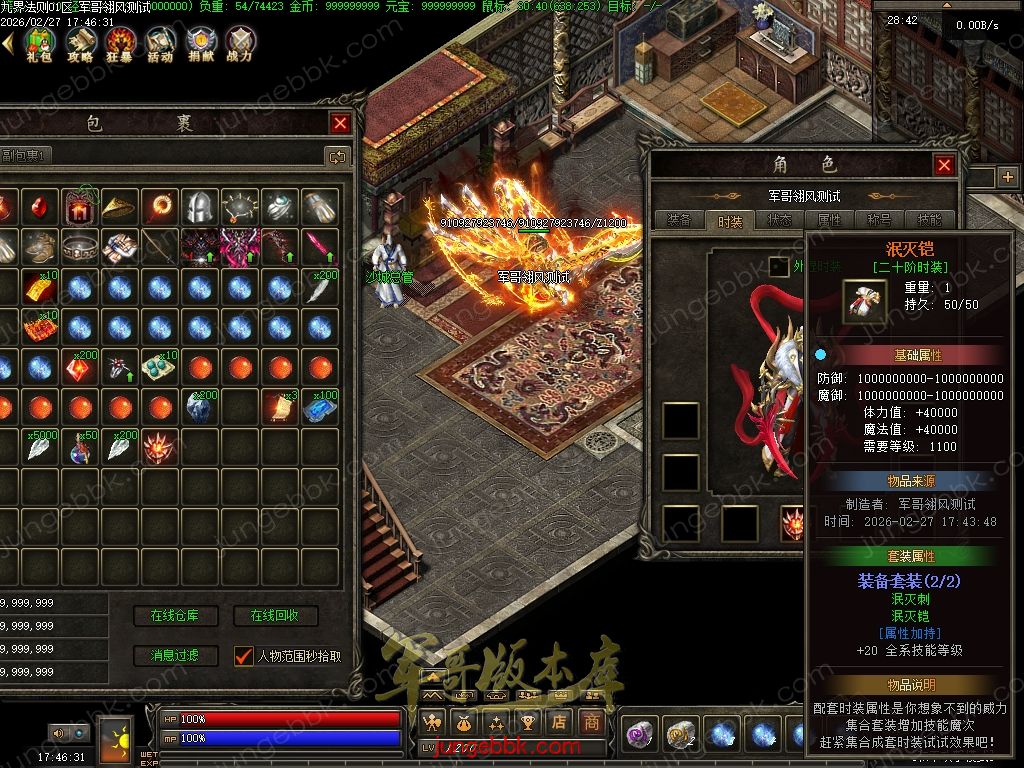This screenshot has height=768, width=1024.
Task: Open the 攻略 guide scroll icon
Action: [x=80, y=44]
